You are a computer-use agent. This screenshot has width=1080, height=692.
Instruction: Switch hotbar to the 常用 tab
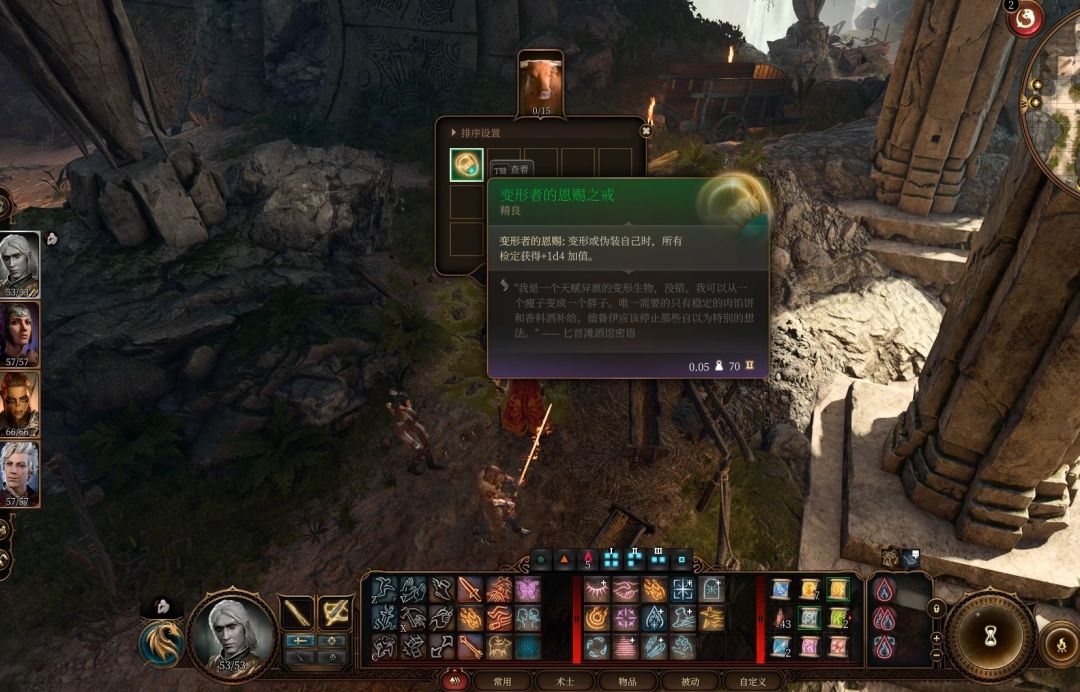(502, 681)
